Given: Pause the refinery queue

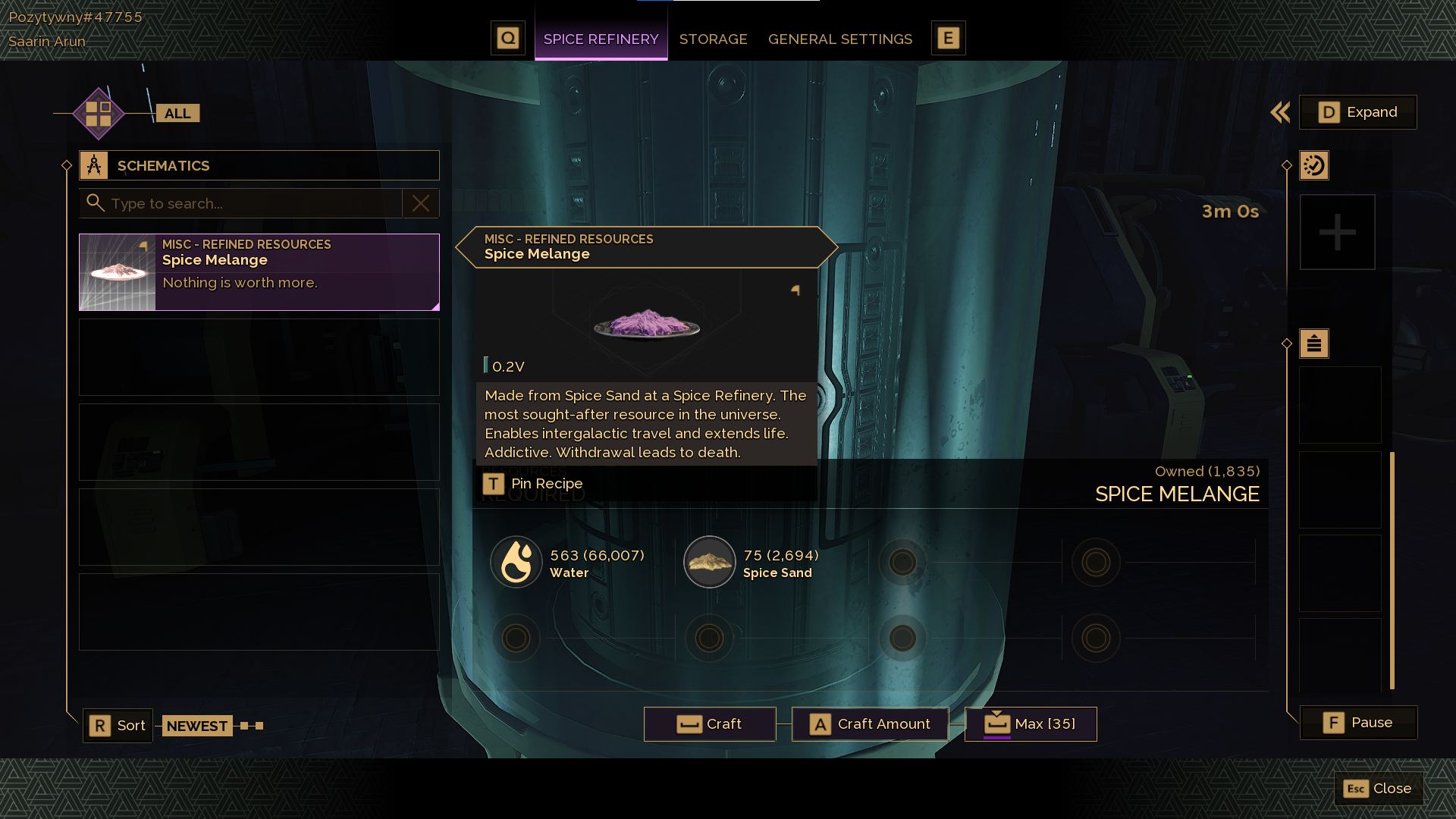Looking at the screenshot, I should [1357, 723].
